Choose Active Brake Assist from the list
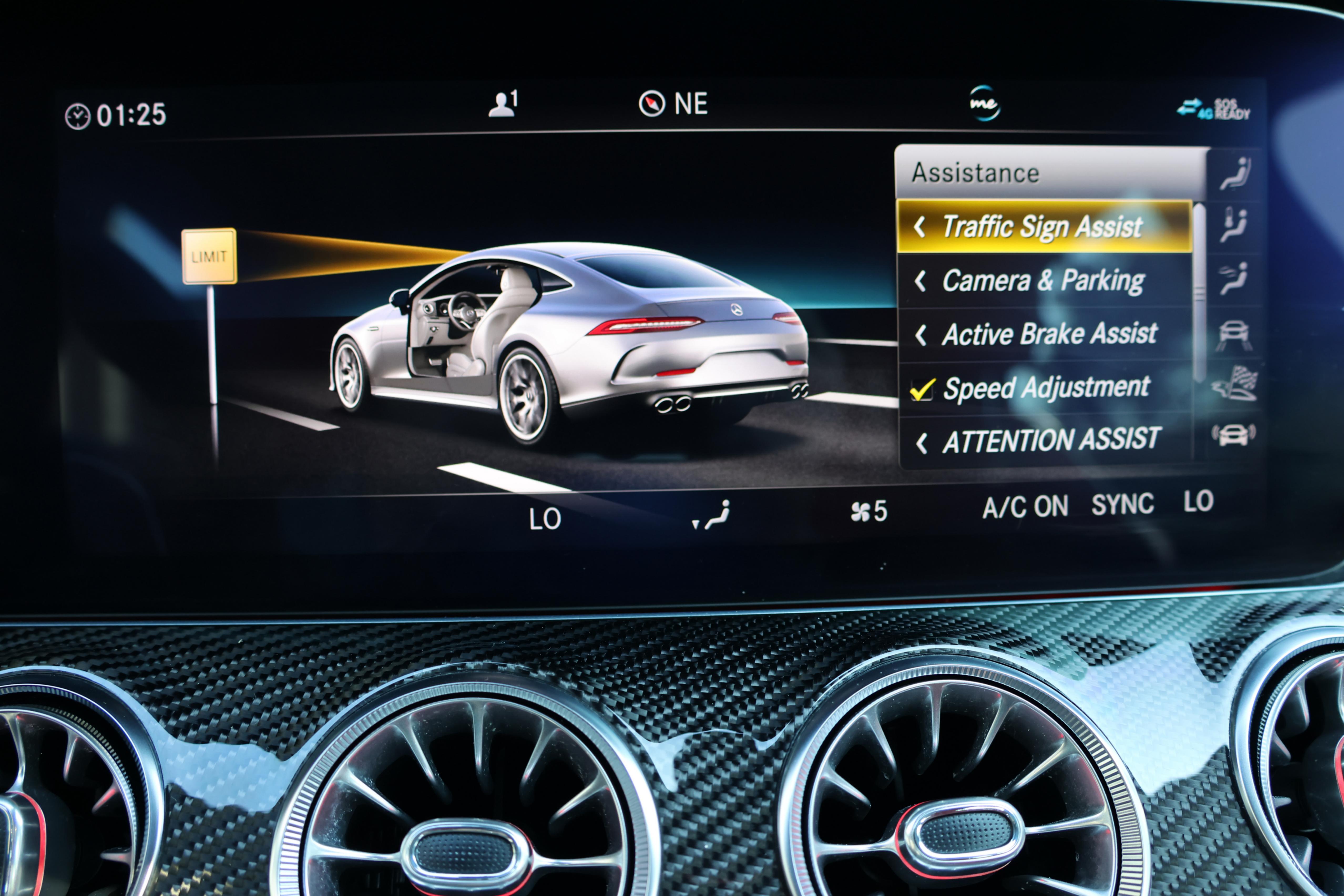 (x=1049, y=334)
